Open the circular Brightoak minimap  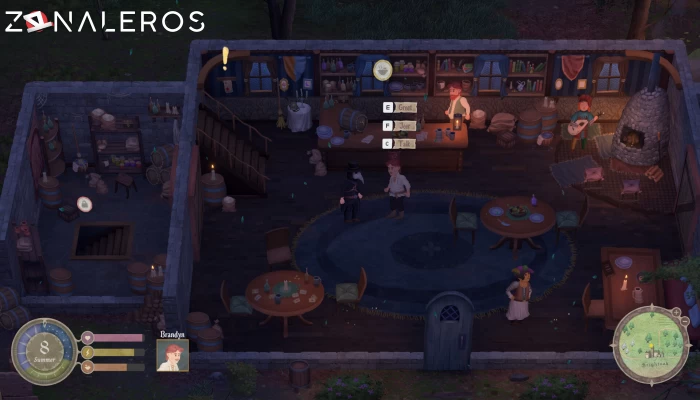click(651, 345)
